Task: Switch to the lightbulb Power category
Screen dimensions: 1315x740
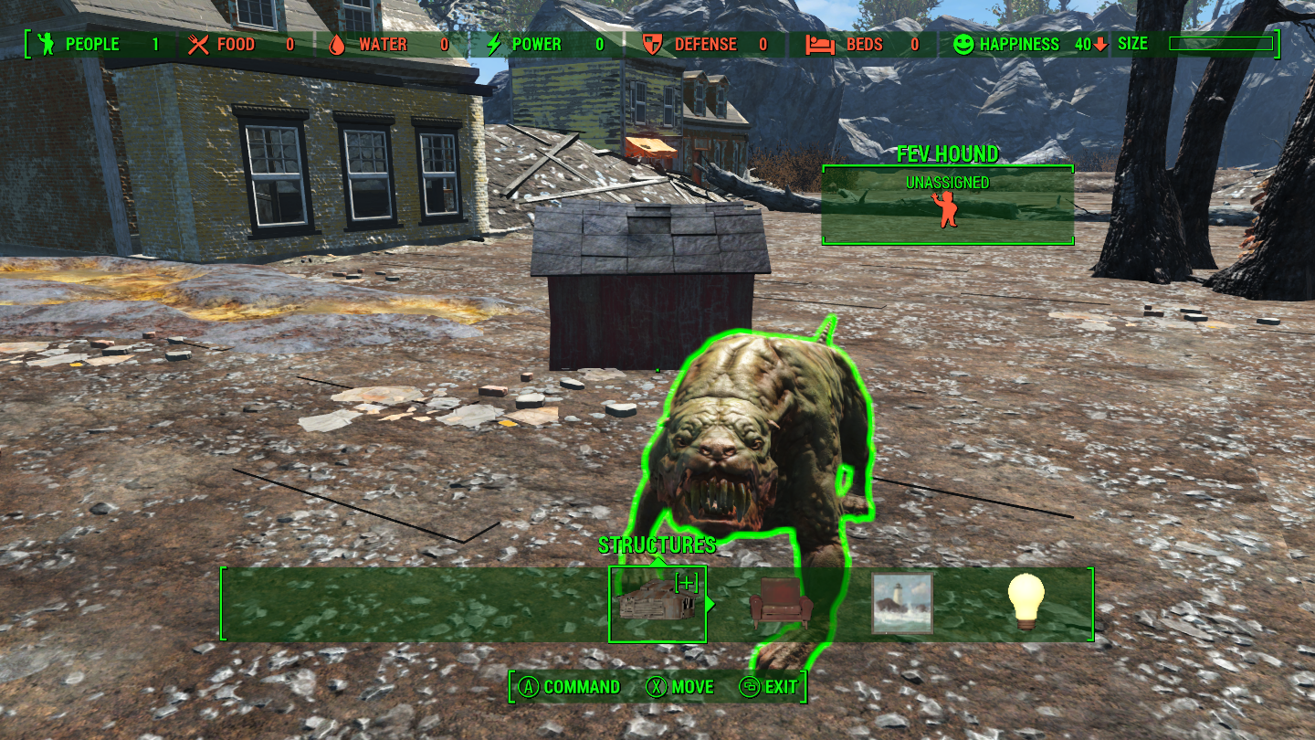Action: (x=1026, y=602)
